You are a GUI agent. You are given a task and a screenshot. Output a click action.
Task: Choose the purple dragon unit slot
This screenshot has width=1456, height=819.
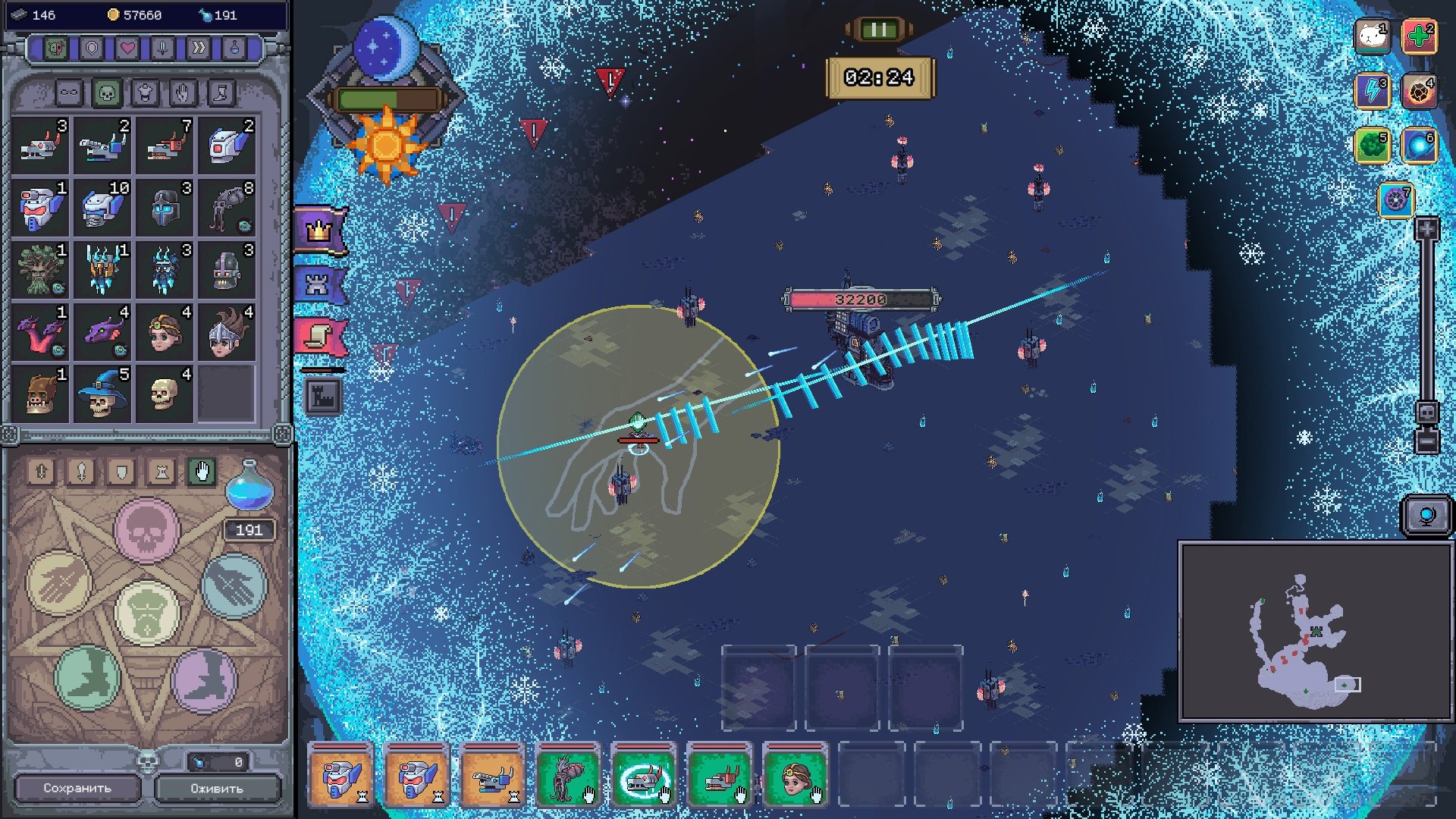[103, 331]
